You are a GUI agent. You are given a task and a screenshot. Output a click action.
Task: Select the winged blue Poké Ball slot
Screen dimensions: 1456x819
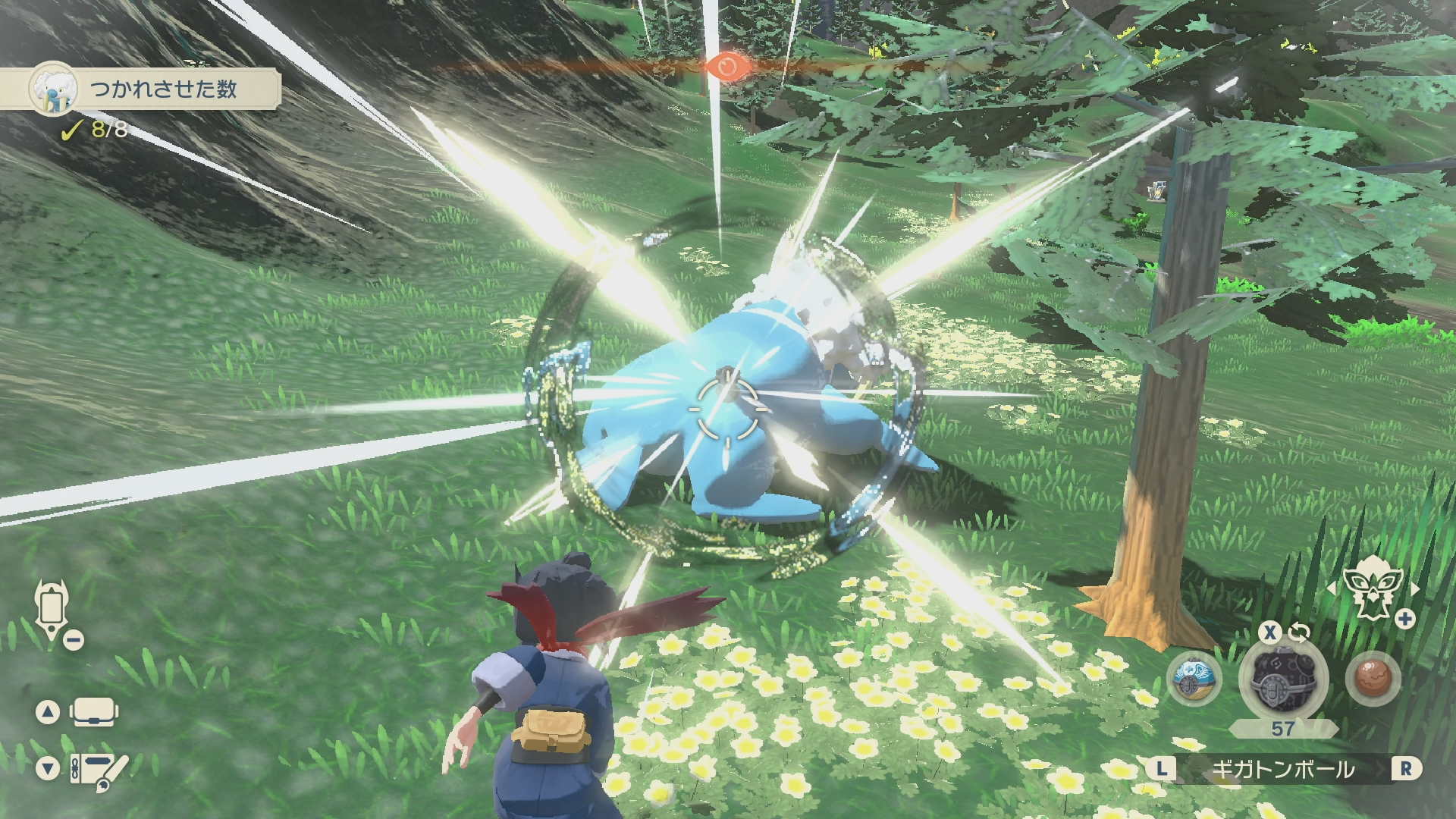pyautogui.click(x=1194, y=679)
